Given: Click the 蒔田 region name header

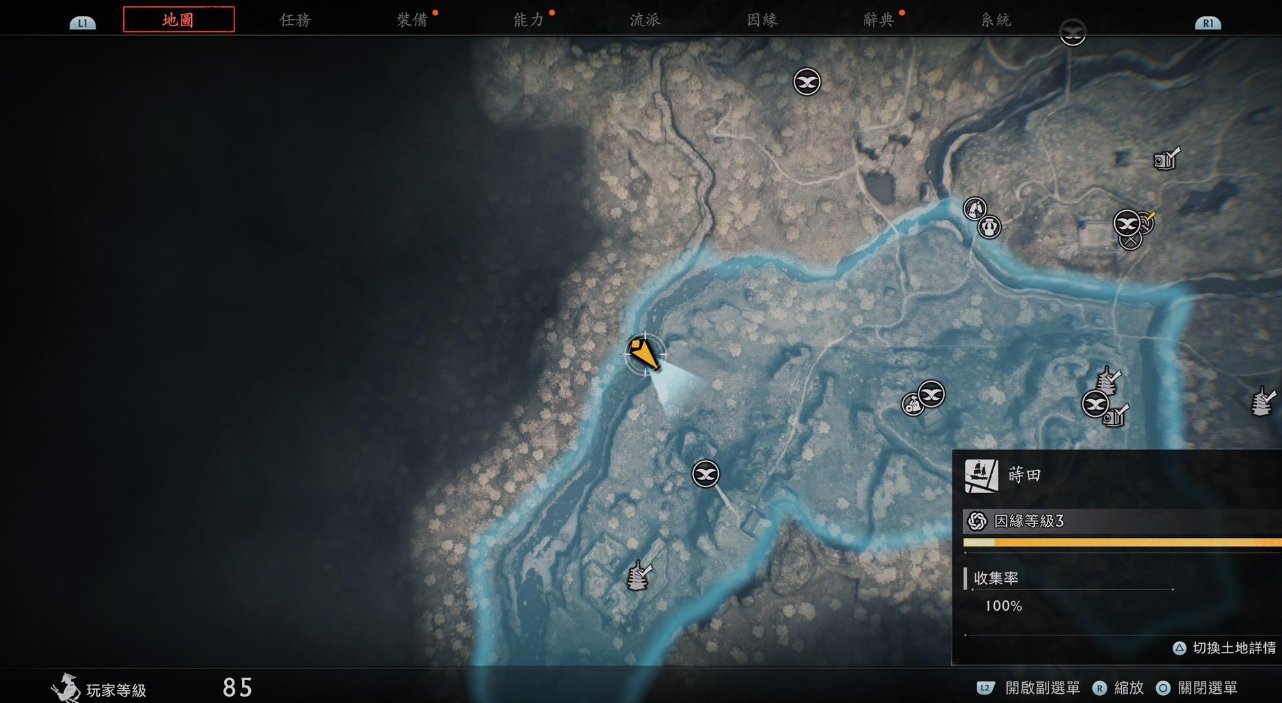Looking at the screenshot, I should pyautogui.click(x=1024, y=476).
